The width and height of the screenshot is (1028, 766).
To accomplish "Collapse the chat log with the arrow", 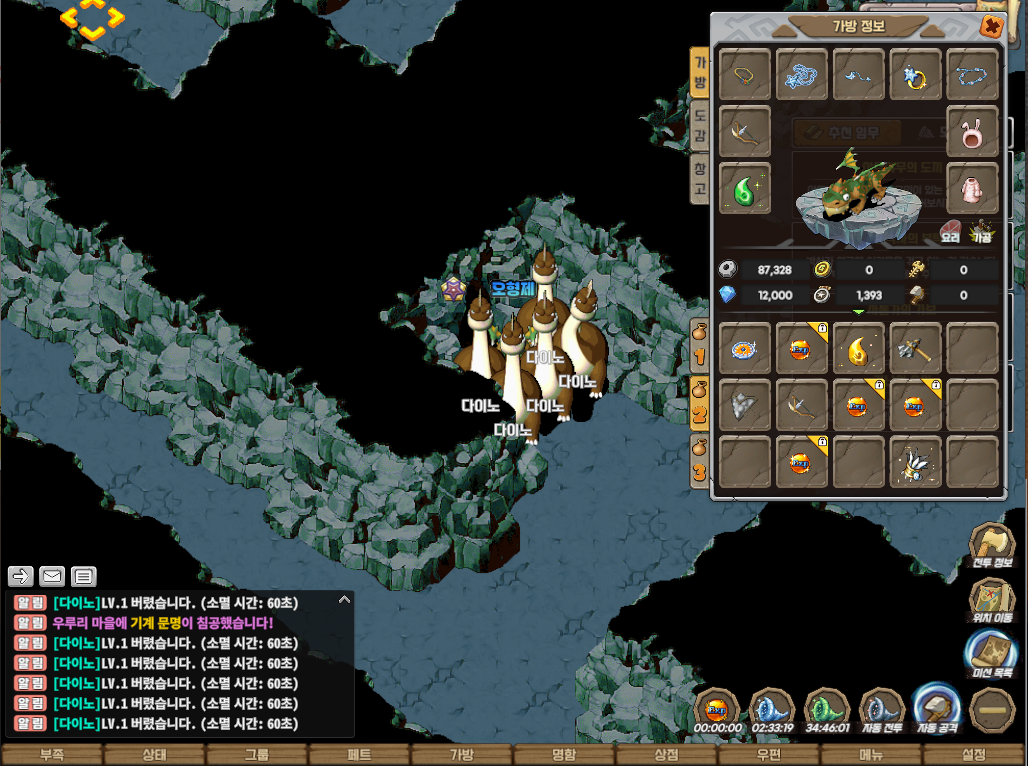I will point(345,600).
